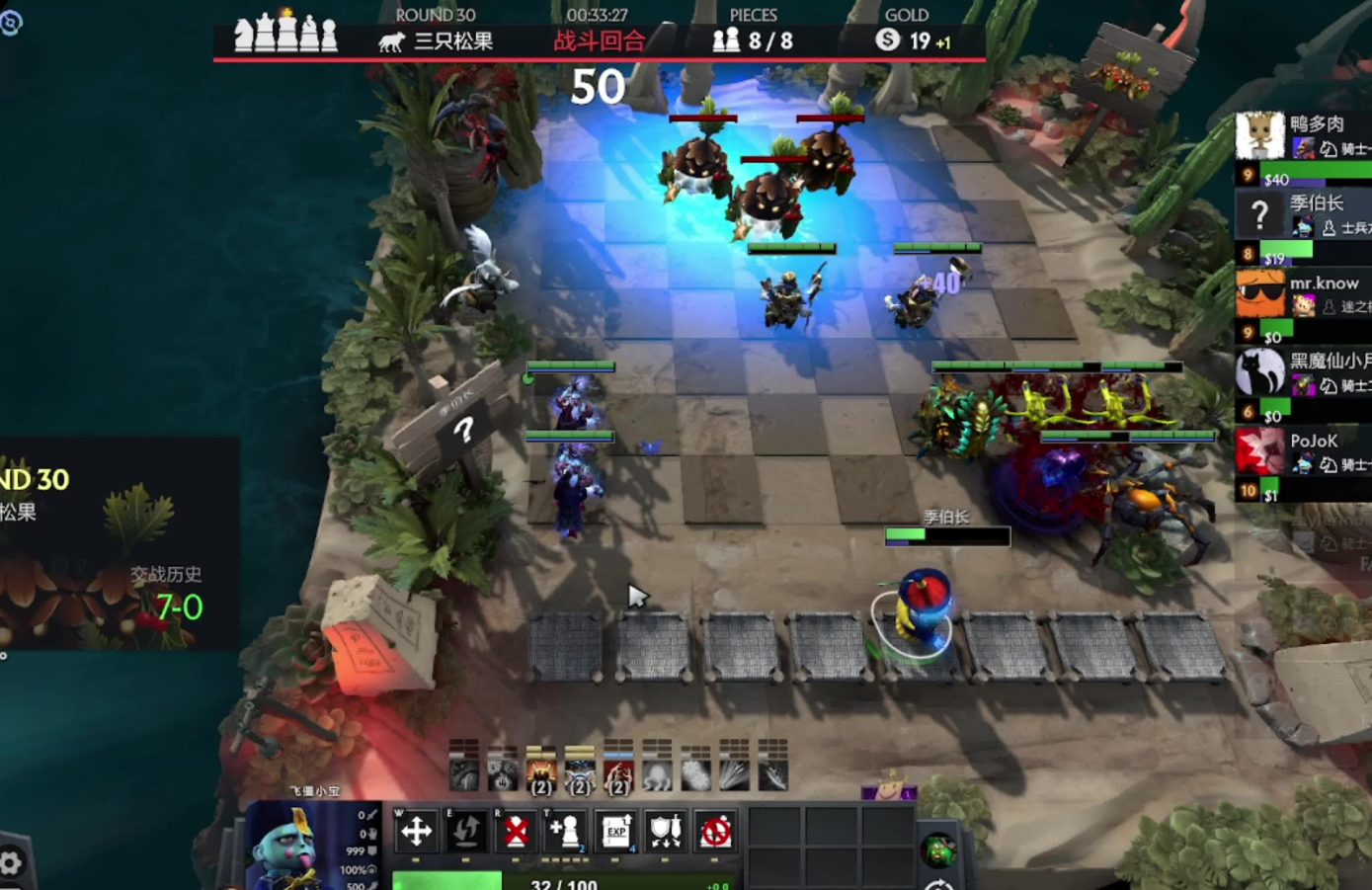Click the 飞僵小宝 courier portrait
This screenshot has width=1372, height=890.
pos(286,847)
